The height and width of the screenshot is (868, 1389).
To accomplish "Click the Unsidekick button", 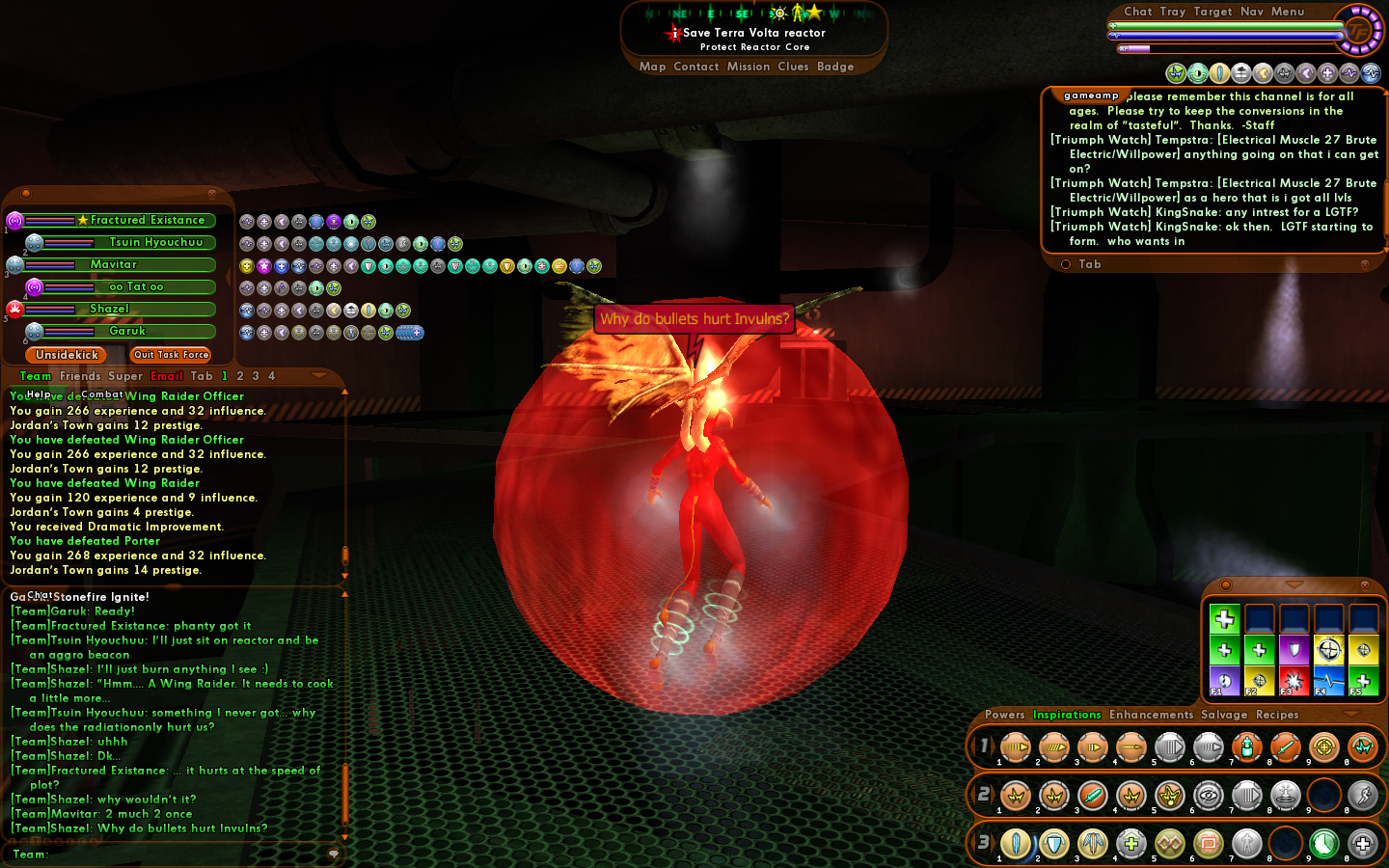I will pos(67,355).
